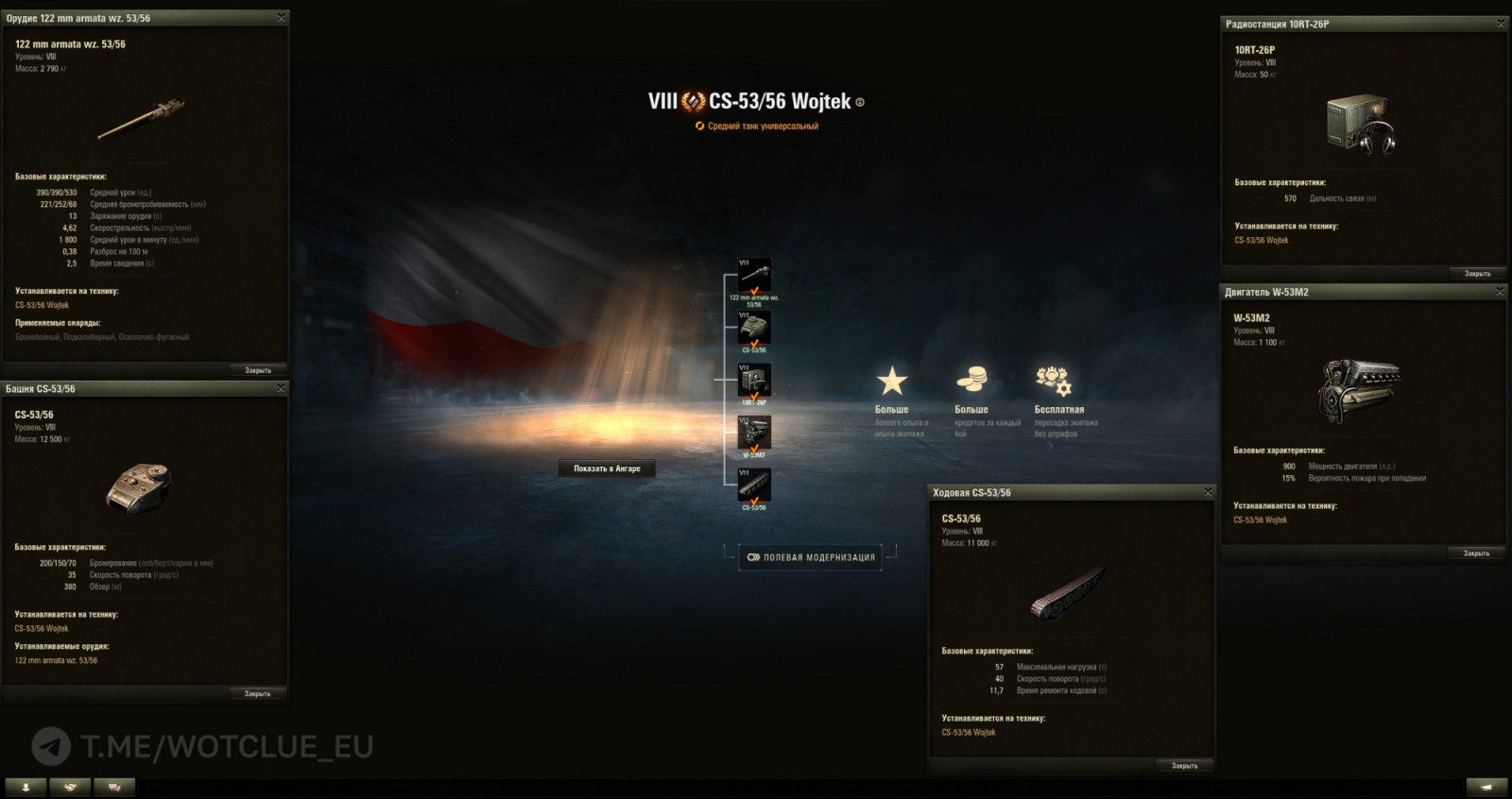Open the chat messages icon in bottom toolbar
The image size is (1512, 799).
(x=114, y=785)
